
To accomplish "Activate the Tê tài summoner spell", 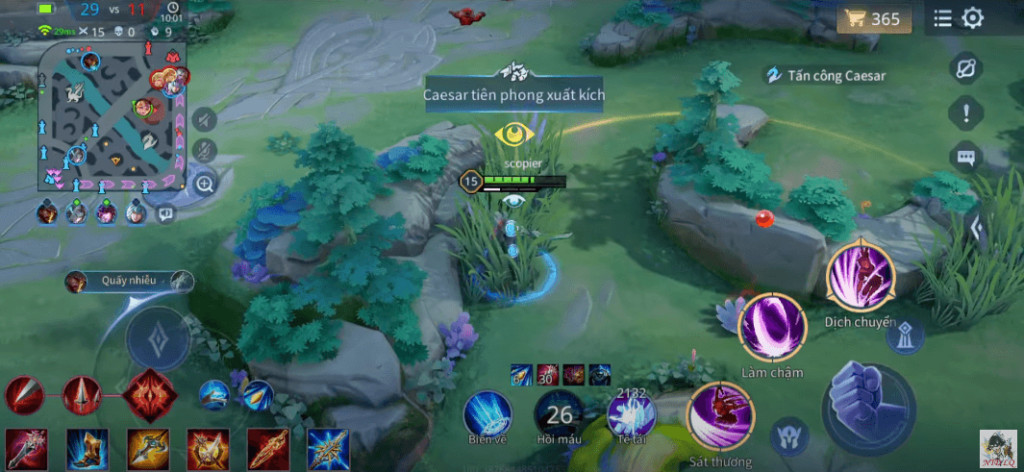I will pos(631,412).
